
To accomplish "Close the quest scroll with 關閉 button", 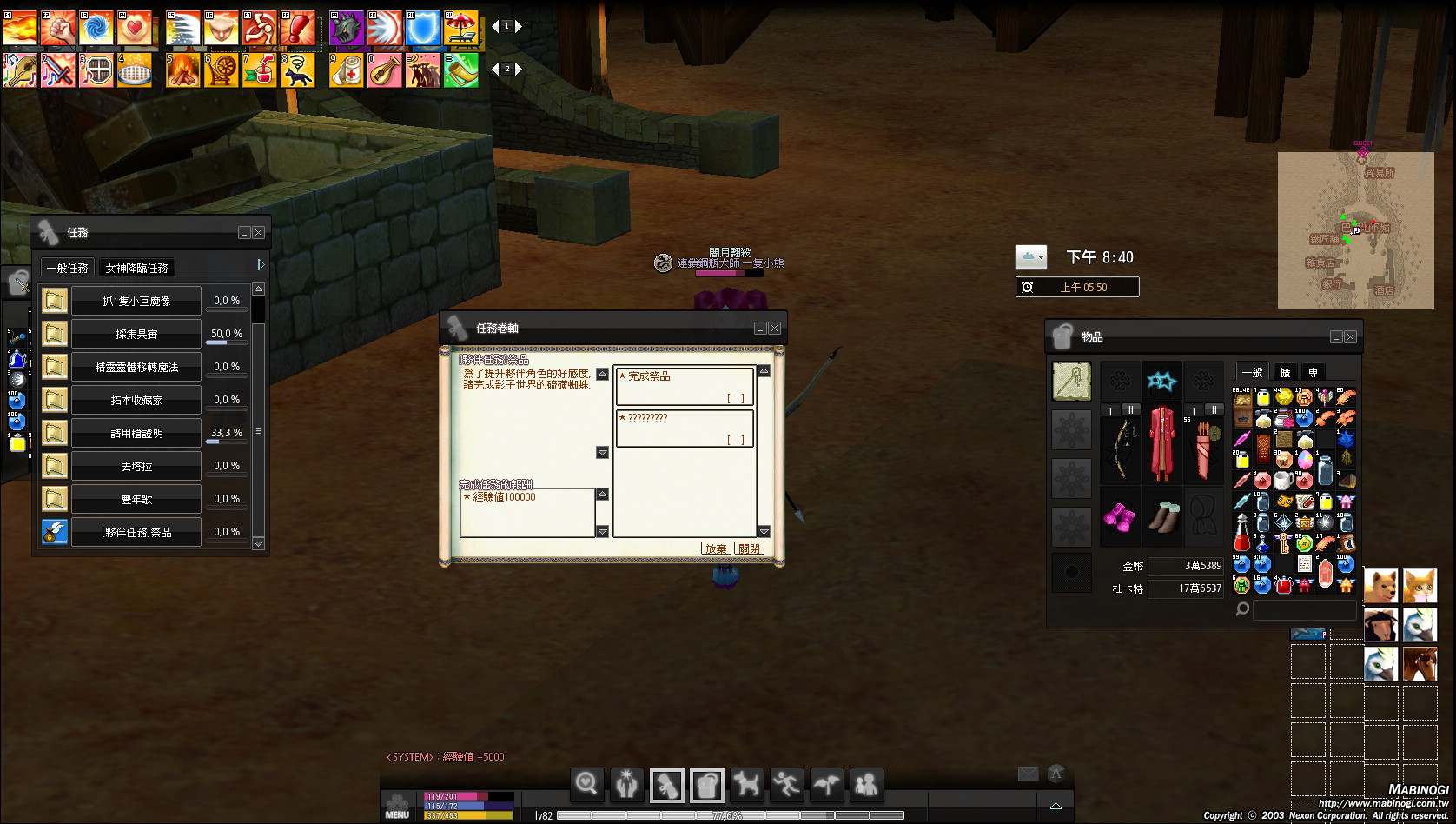I will 749,548.
